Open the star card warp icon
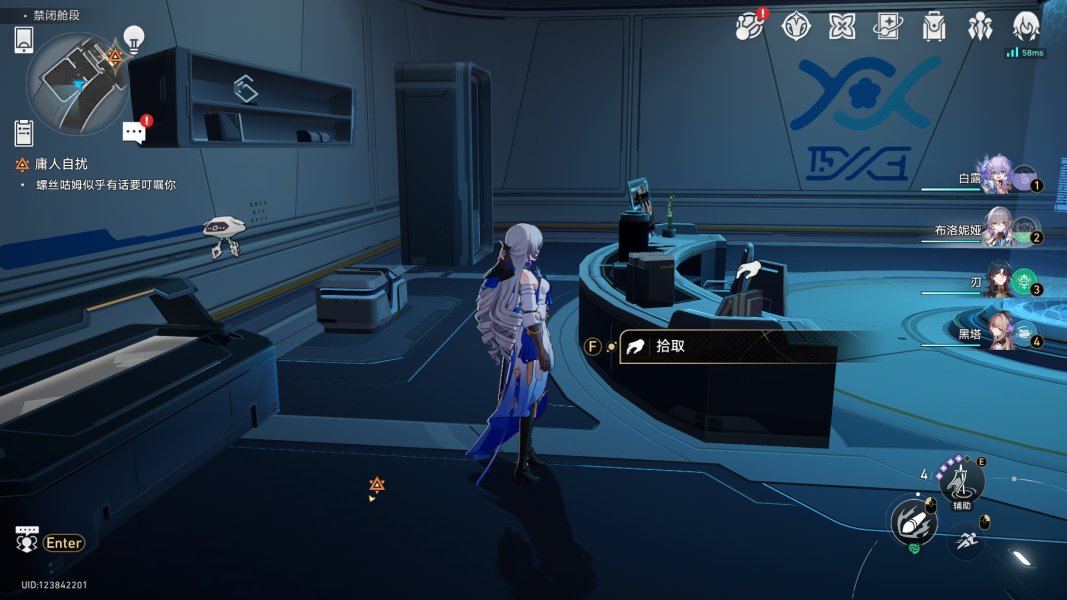Screen dimensions: 1067x600 click(x=888, y=26)
